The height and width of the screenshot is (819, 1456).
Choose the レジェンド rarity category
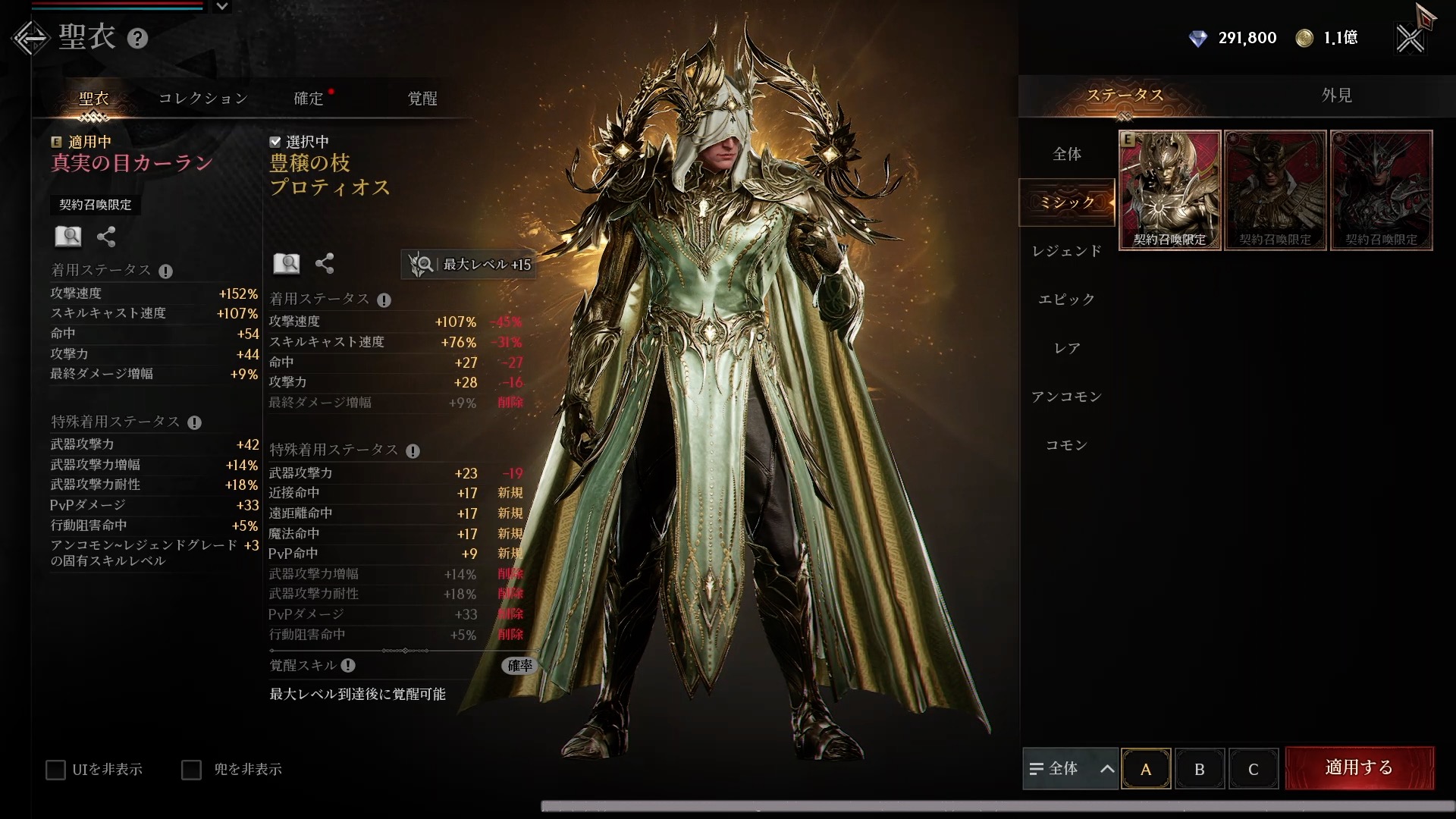(x=1067, y=251)
